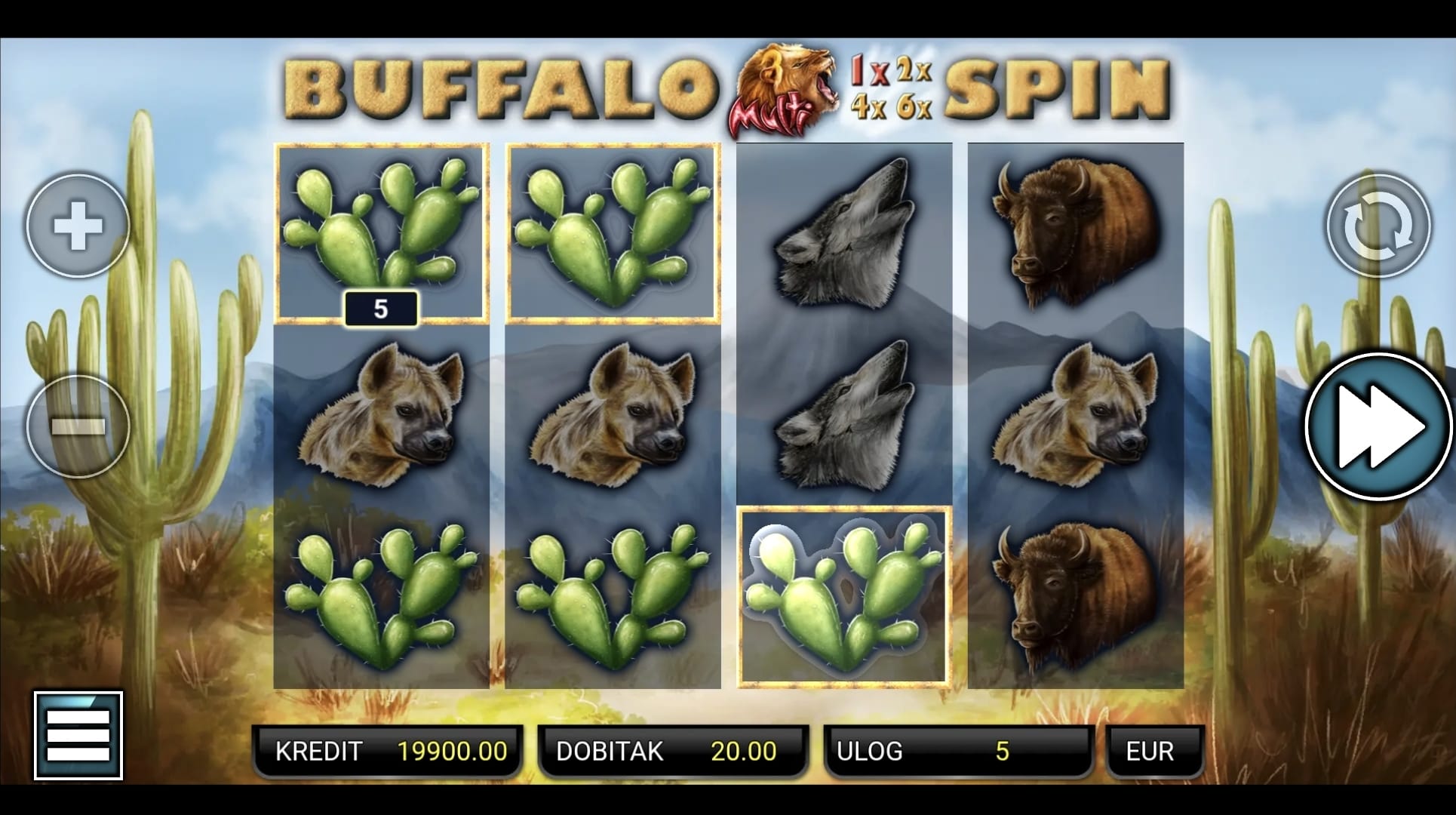The image size is (1456, 815).
Task: Toggle autoplay with the circular arrows button
Action: click(x=1378, y=226)
